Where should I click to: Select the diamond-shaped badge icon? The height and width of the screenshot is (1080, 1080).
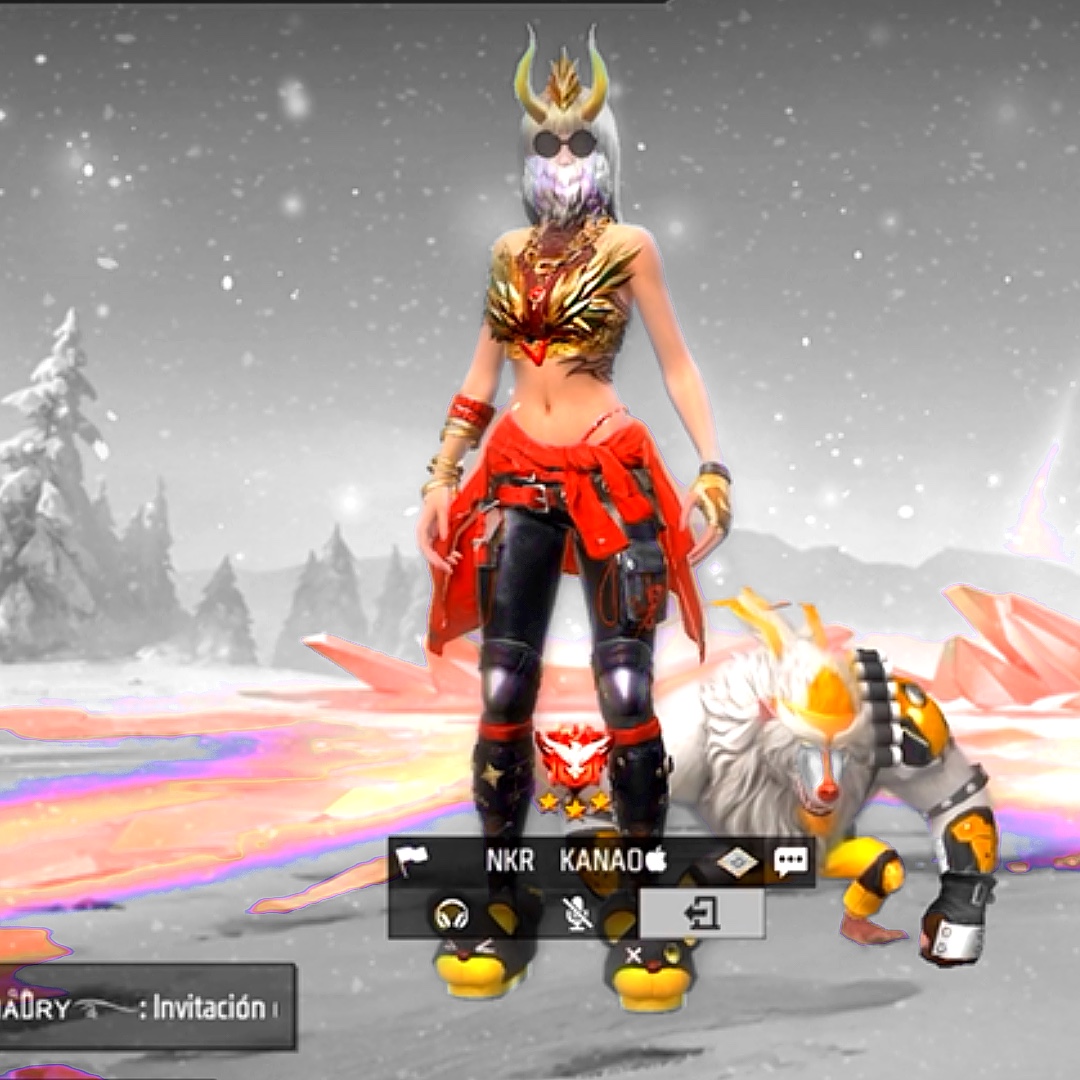coord(738,861)
